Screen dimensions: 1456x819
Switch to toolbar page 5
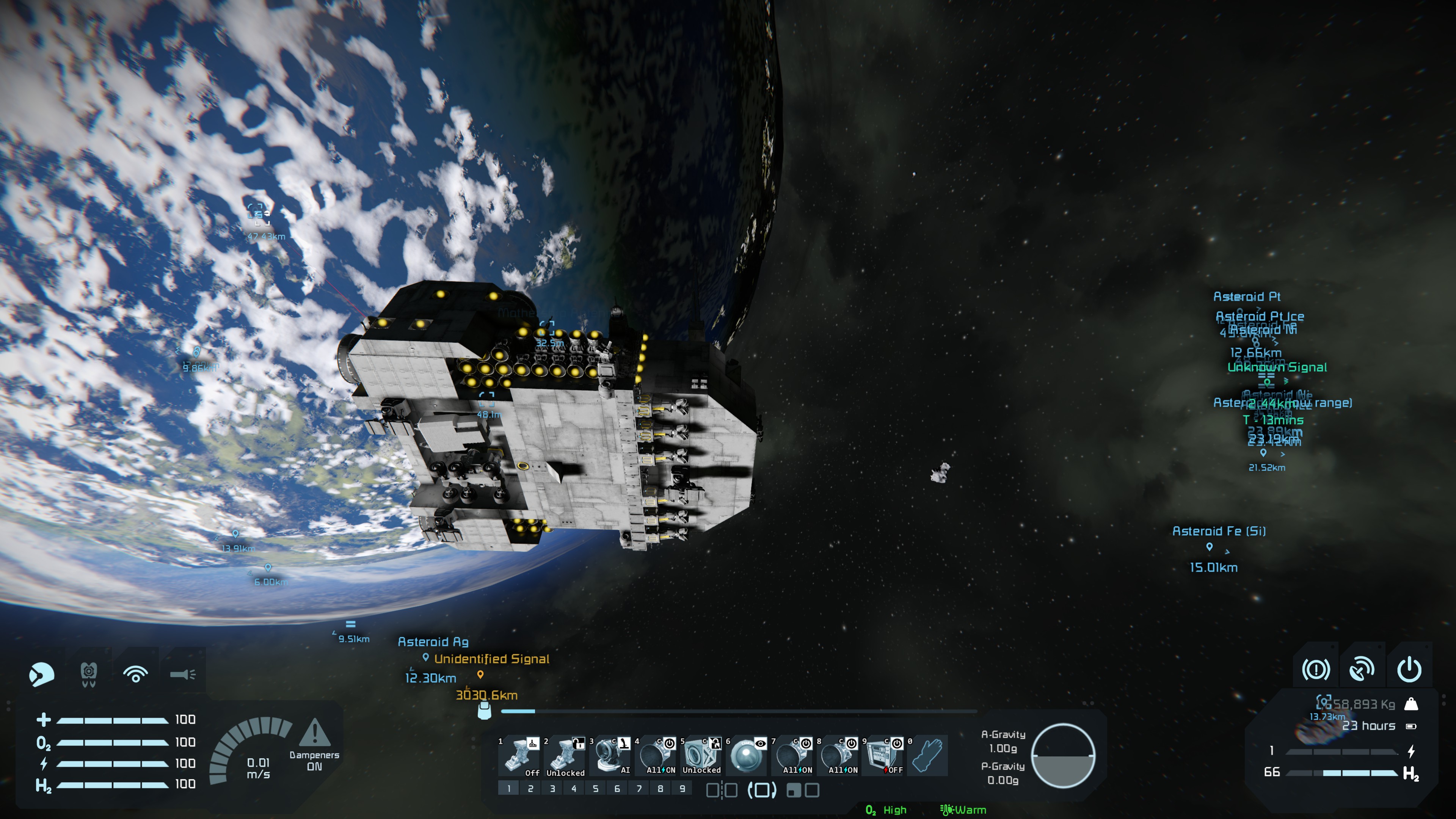tap(595, 789)
